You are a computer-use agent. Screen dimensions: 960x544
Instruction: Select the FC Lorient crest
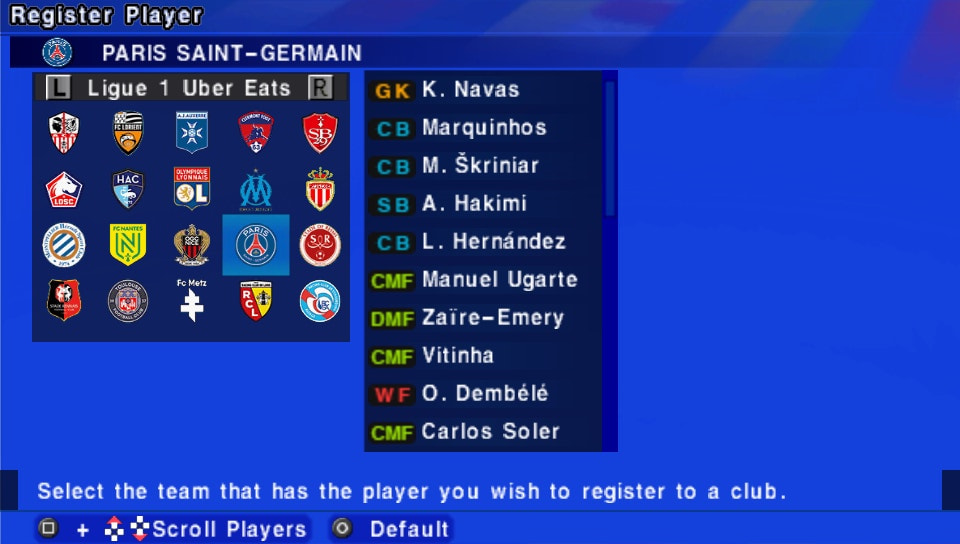click(x=128, y=132)
